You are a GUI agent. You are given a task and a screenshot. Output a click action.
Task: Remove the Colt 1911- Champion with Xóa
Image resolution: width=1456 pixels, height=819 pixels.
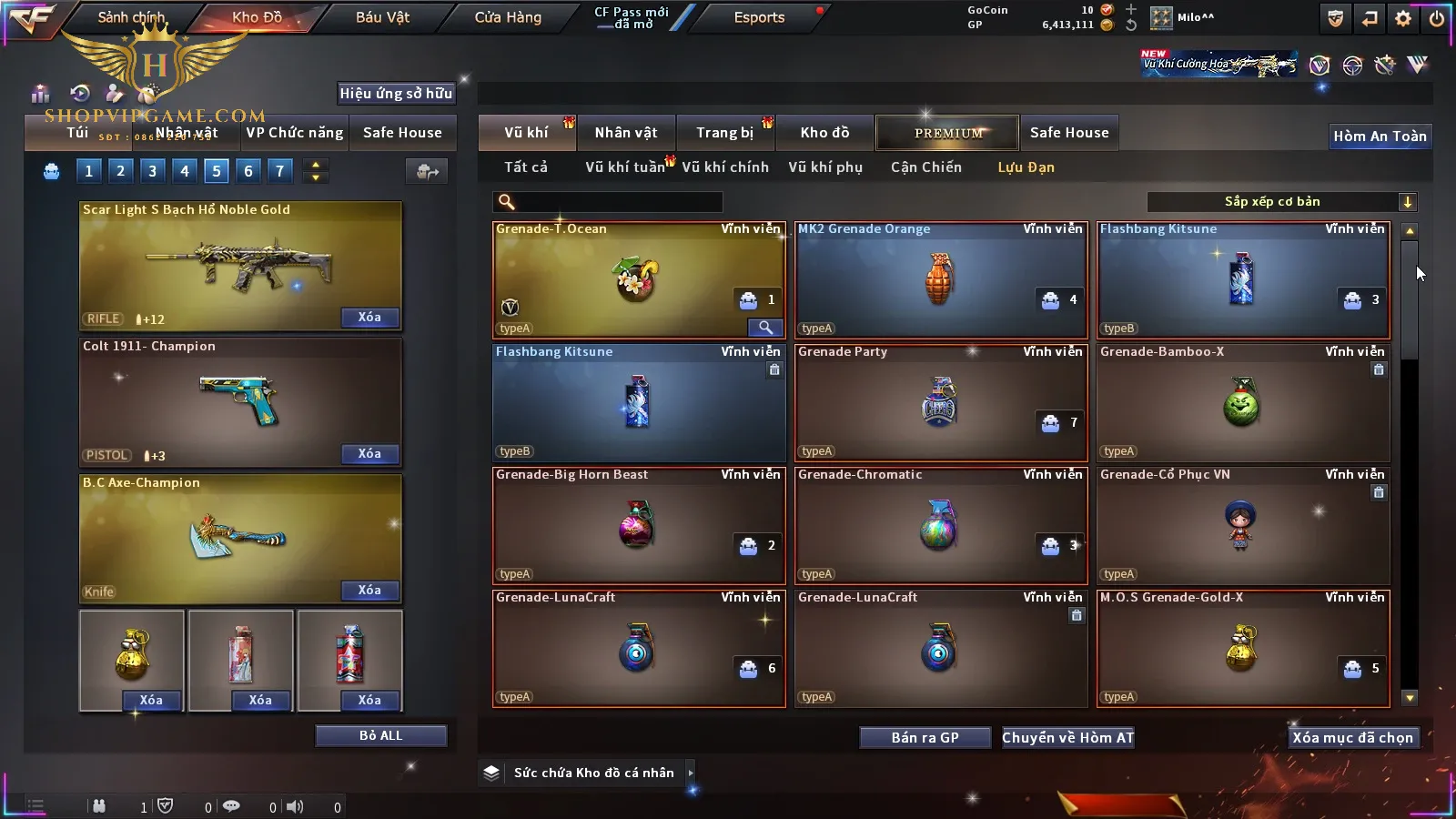tap(369, 454)
